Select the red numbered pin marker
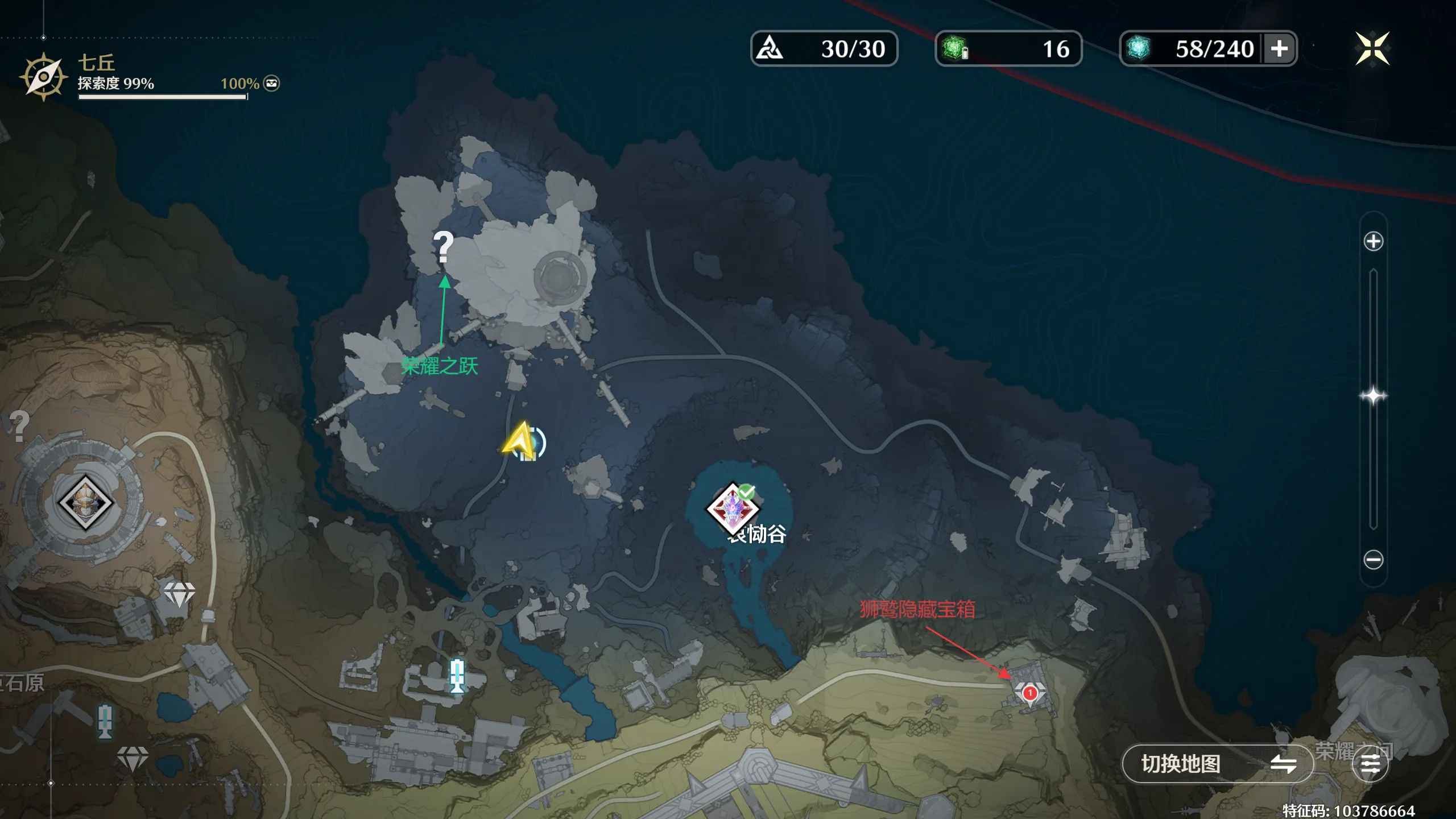The image size is (1456, 819). (1029, 693)
